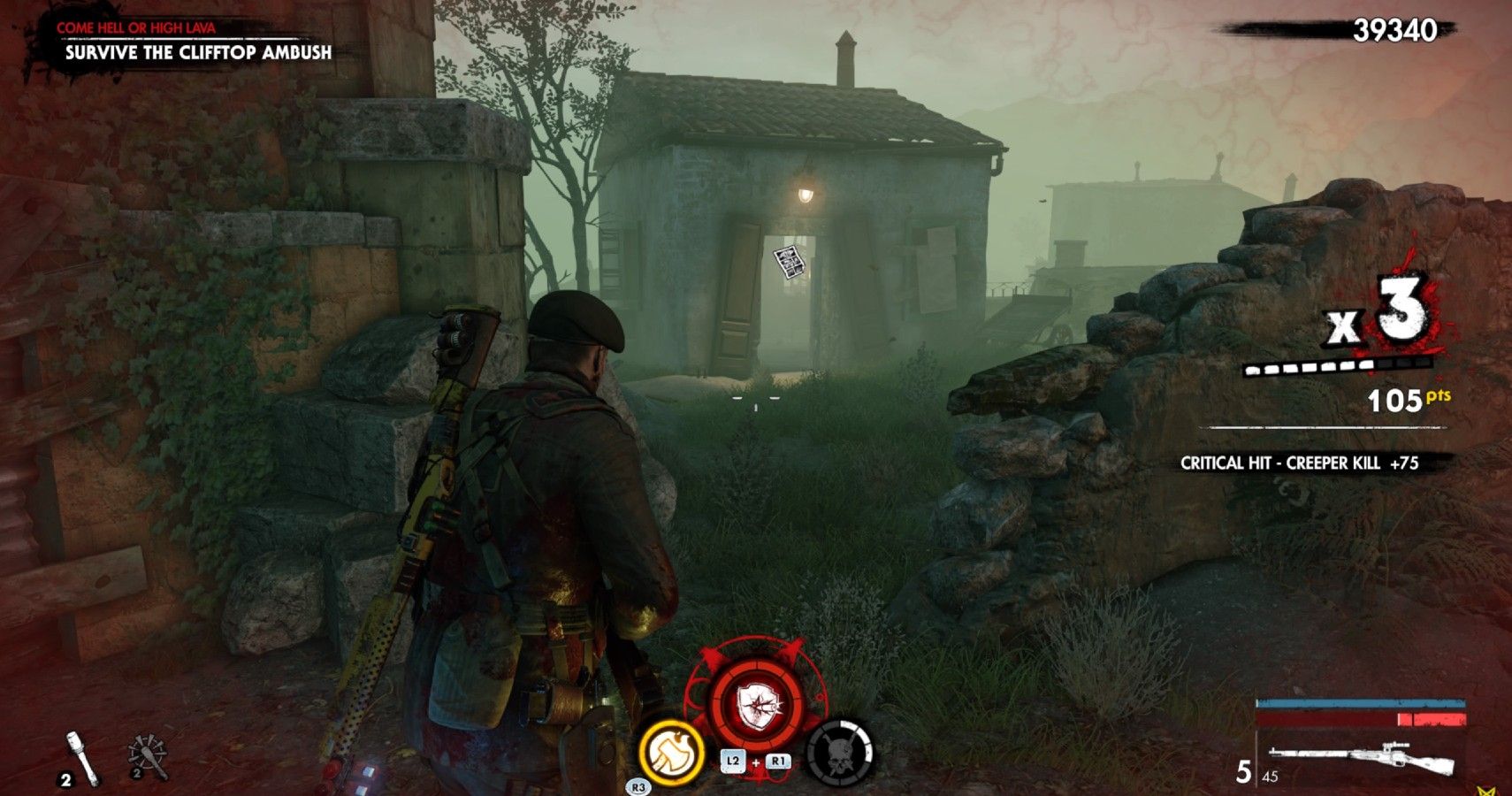This screenshot has width=1512, height=796.
Task: Select the collectible poster on the doorway
Action: [787, 262]
